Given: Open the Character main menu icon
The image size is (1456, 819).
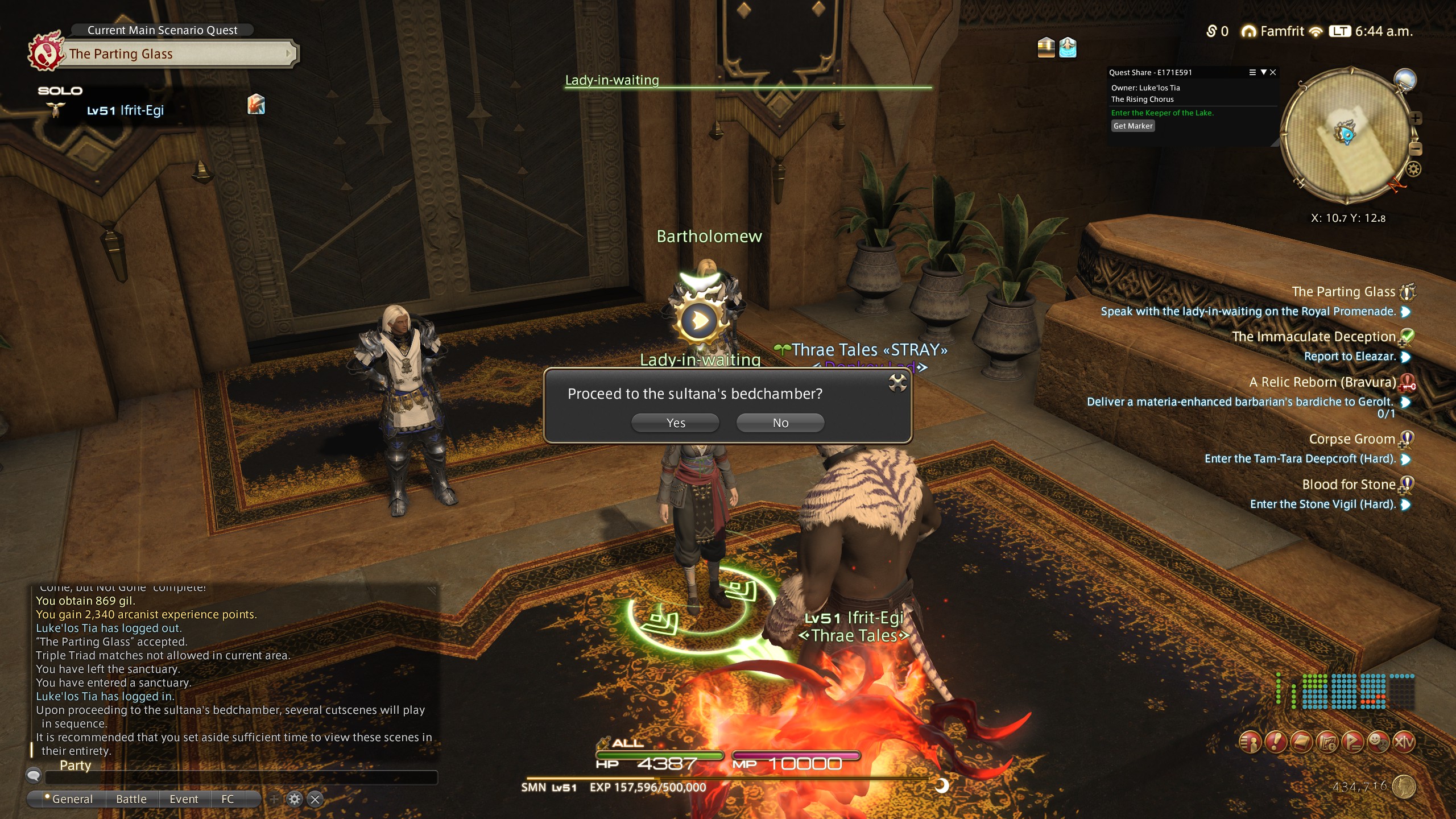Looking at the screenshot, I should click(x=1250, y=742).
